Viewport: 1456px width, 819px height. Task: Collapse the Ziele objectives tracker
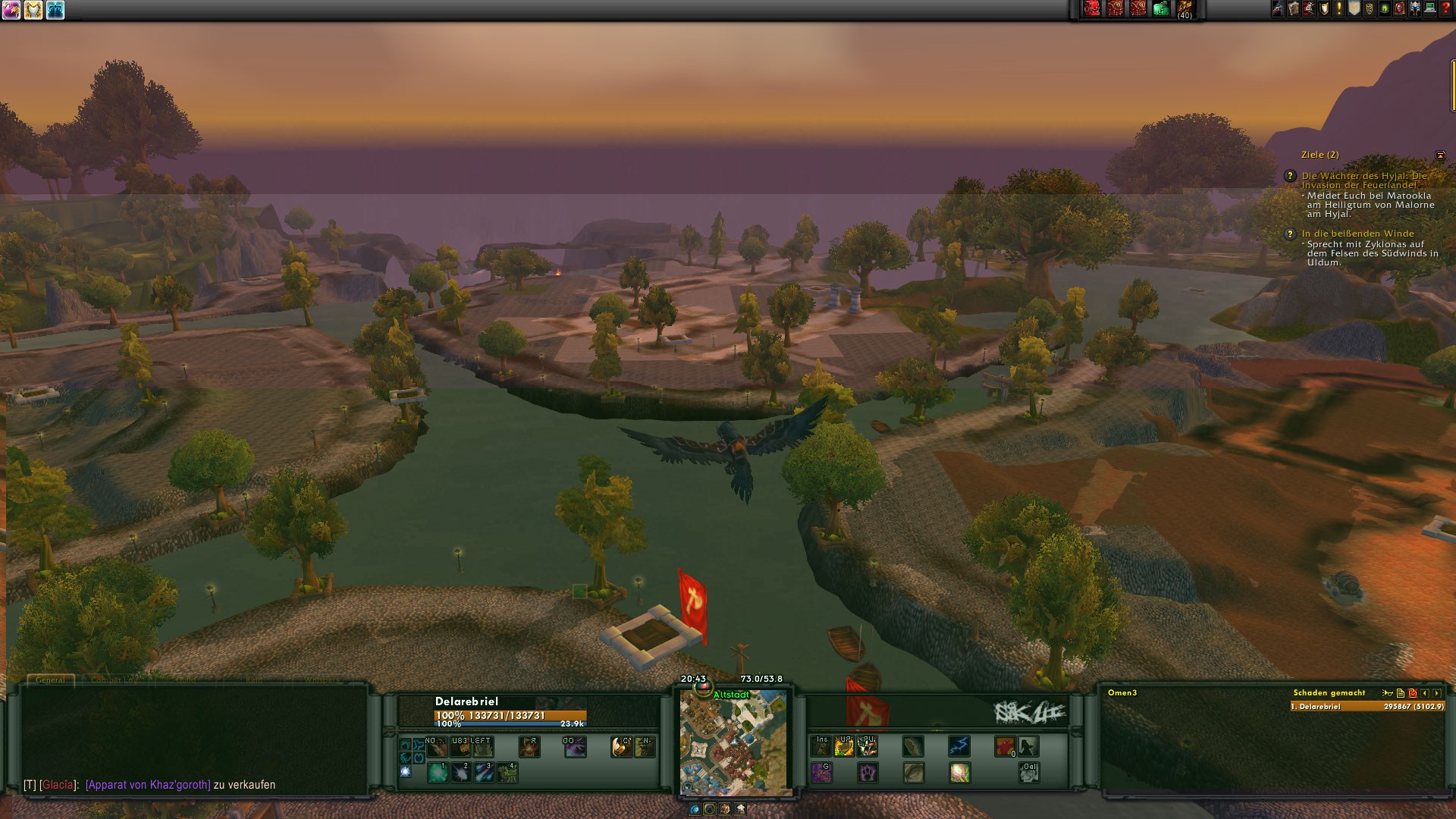1440,155
